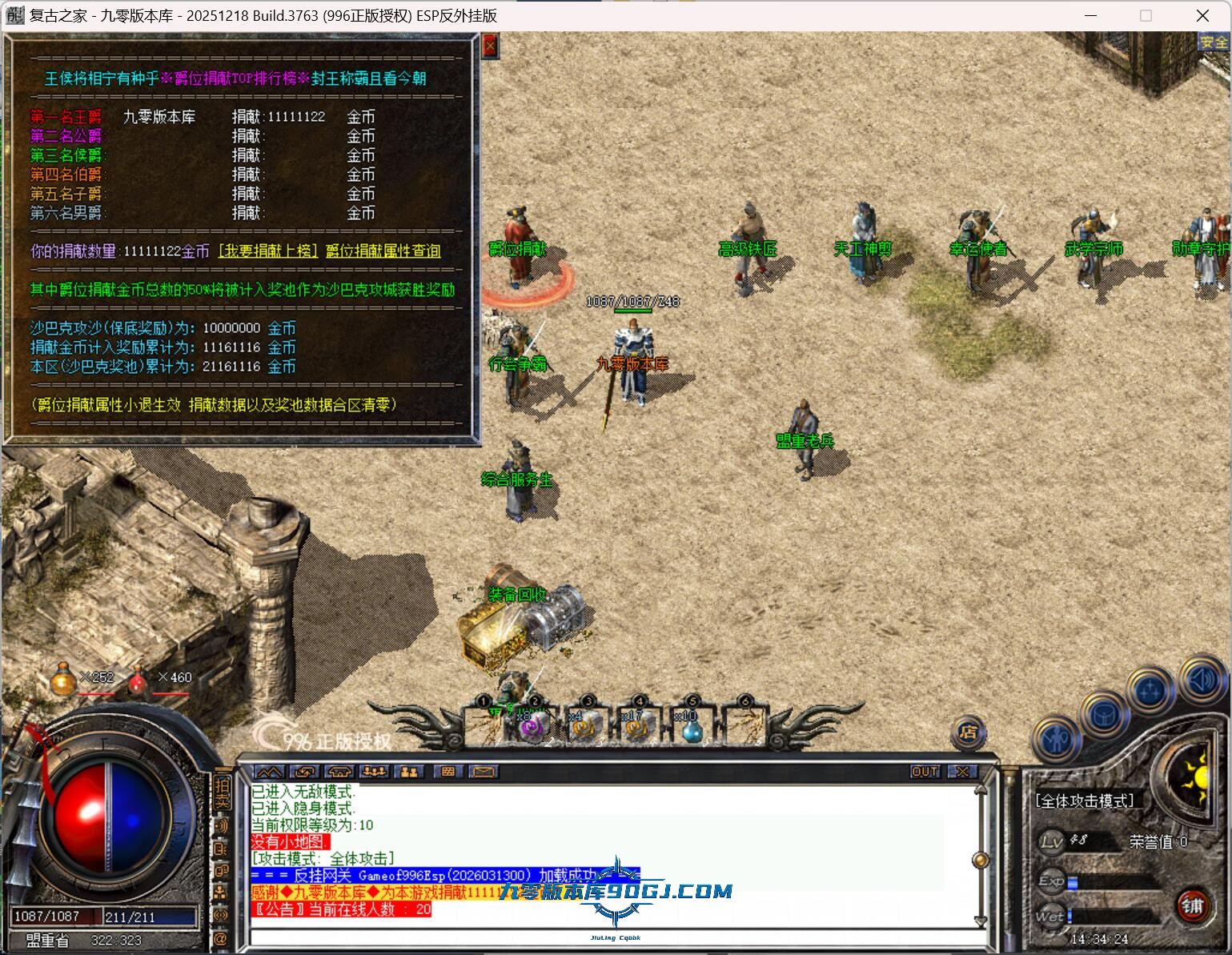Close the noble donation ranking panel
The height and width of the screenshot is (955, 1232).
(491, 46)
